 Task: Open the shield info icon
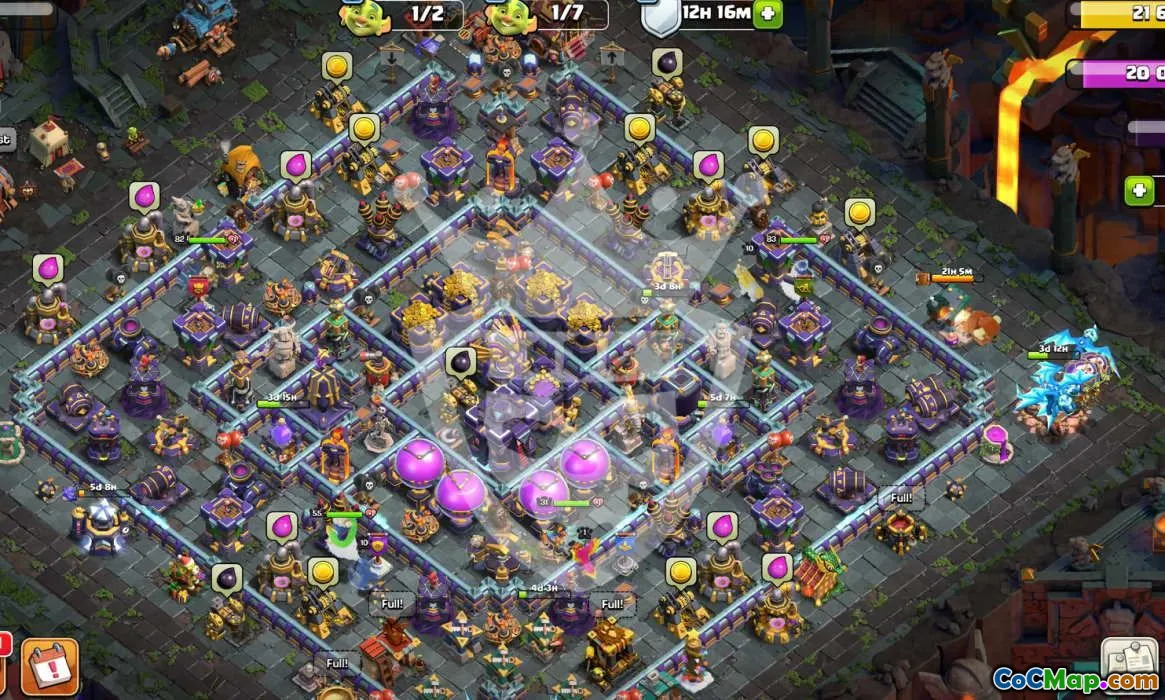[659, 16]
